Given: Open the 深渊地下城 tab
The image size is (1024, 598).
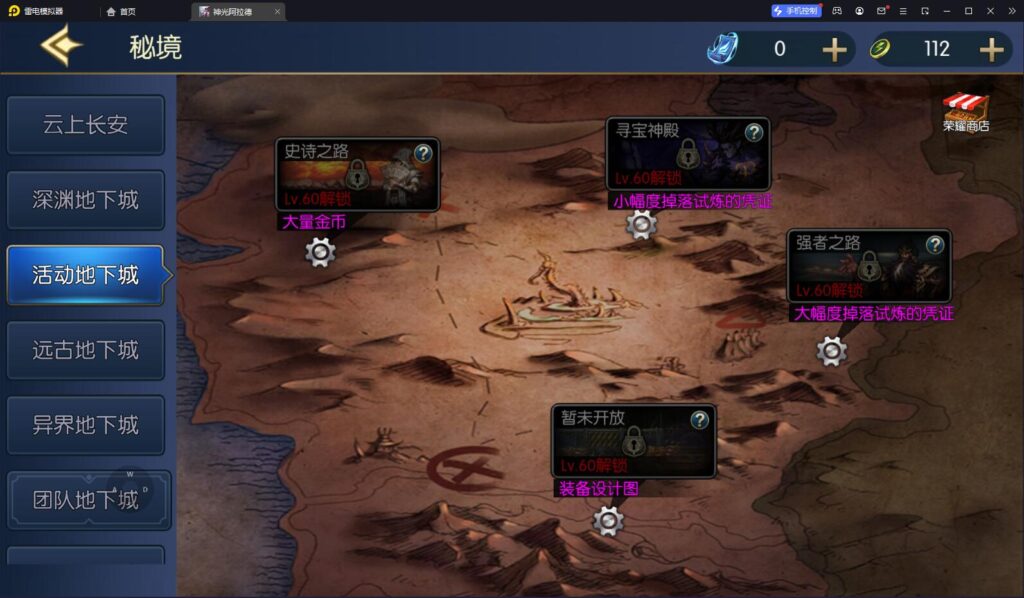Looking at the screenshot, I should pos(85,200).
